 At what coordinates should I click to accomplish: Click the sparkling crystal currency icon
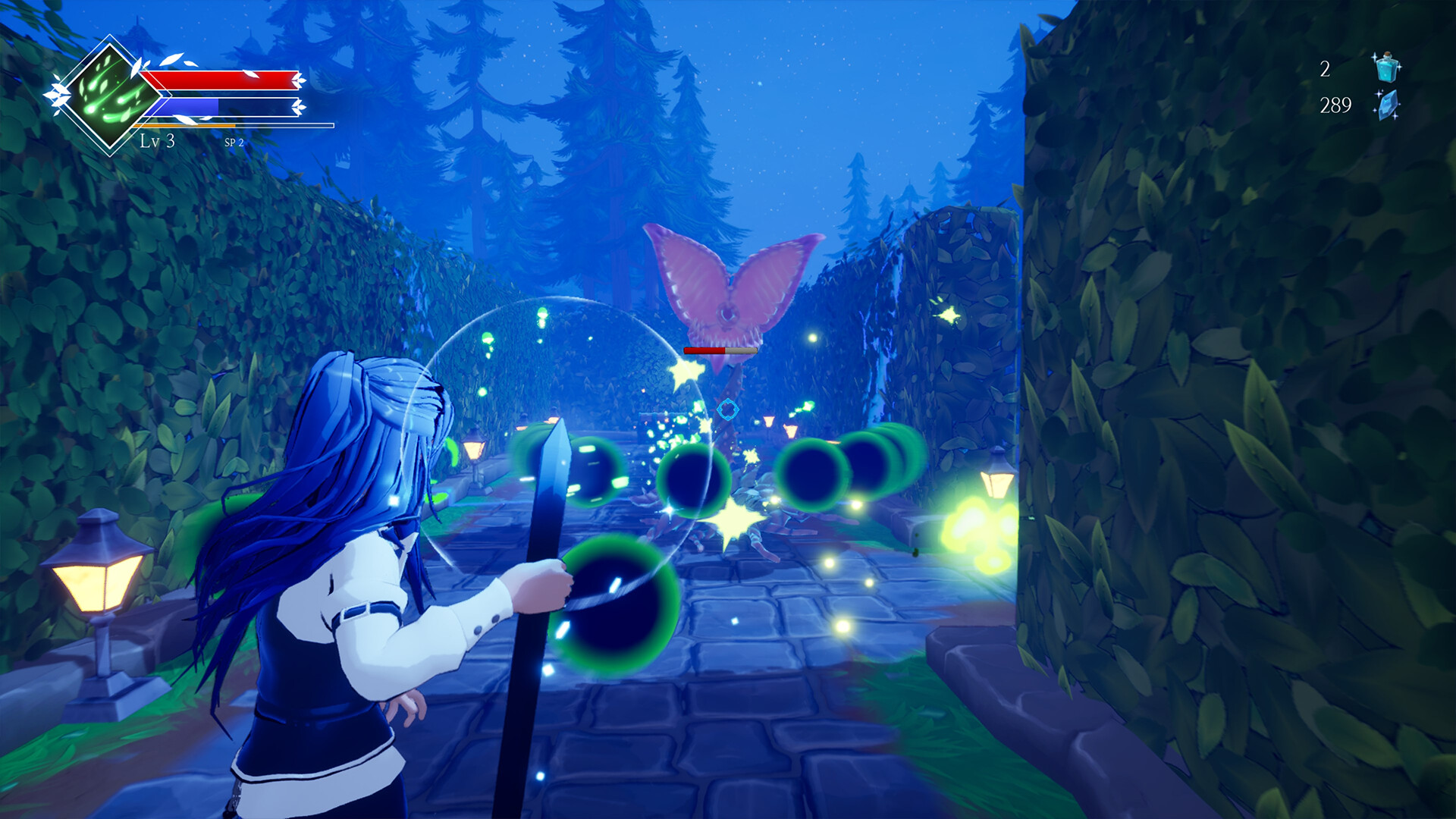pyautogui.click(x=1389, y=105)
